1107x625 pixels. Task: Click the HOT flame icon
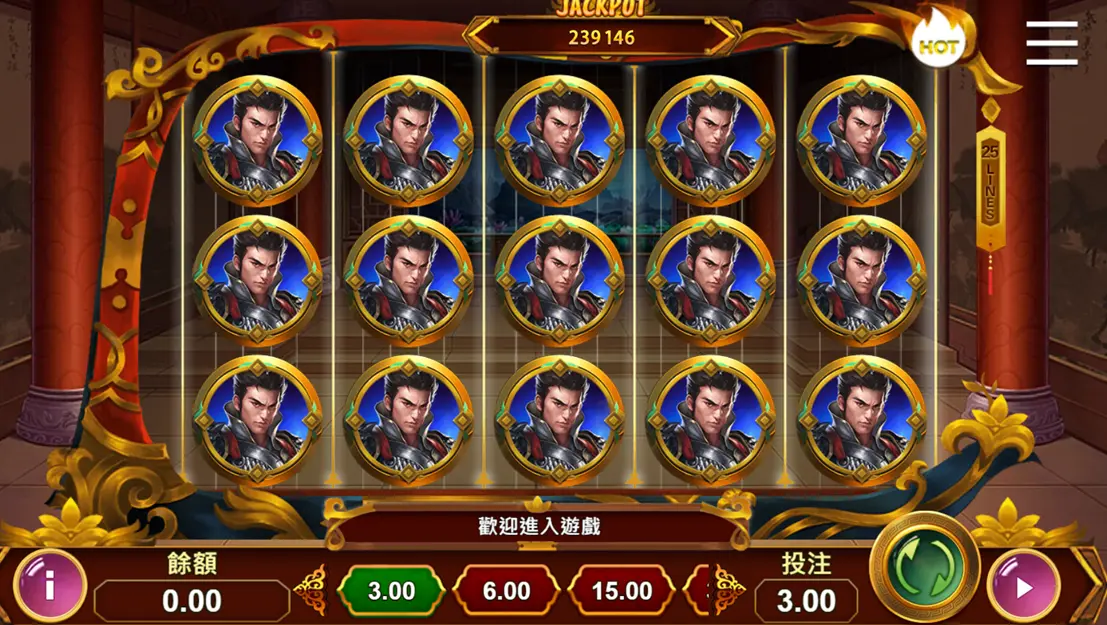tap(937, 43)
